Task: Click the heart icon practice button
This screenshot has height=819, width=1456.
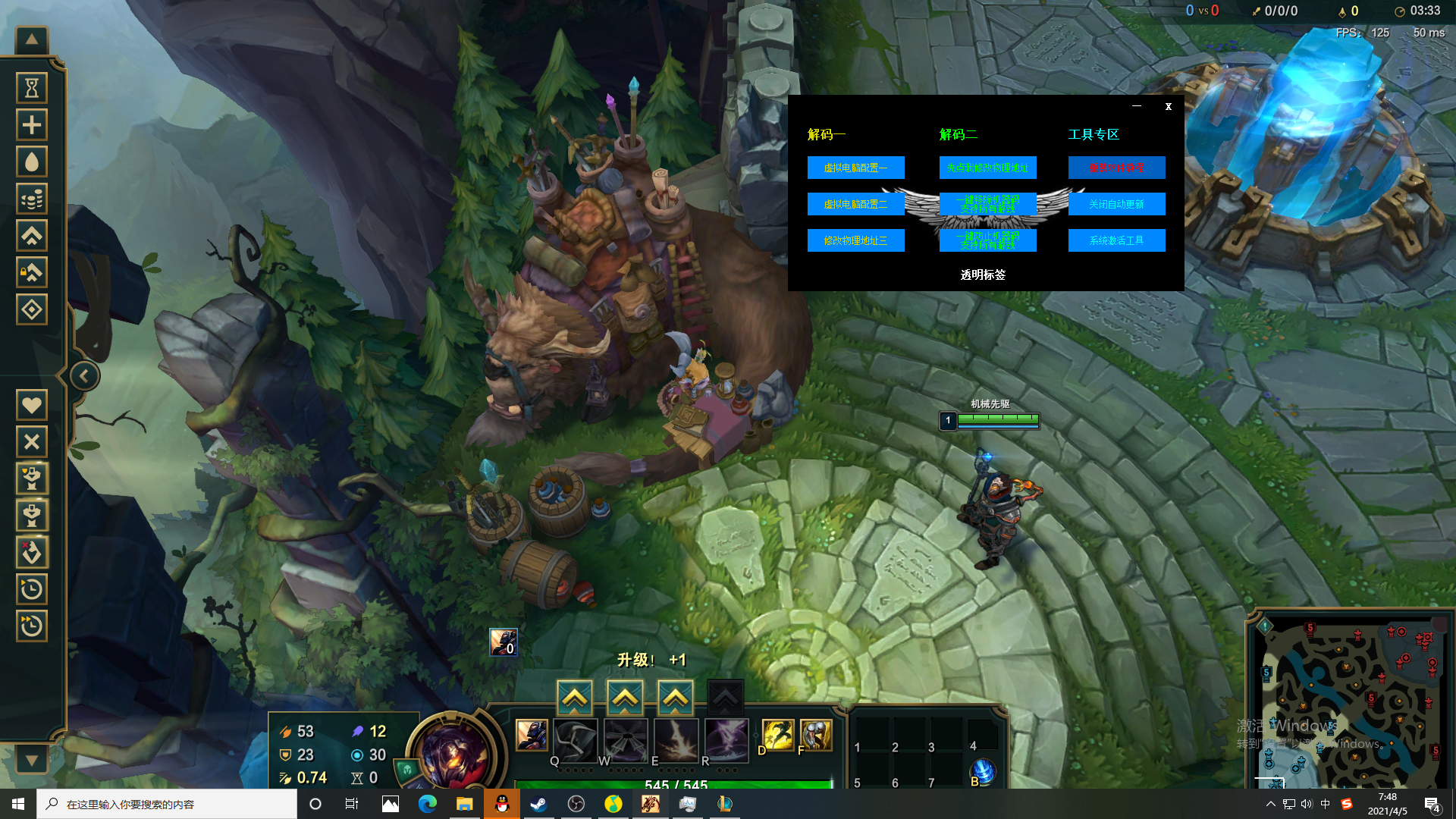Action: pos(32,405)
